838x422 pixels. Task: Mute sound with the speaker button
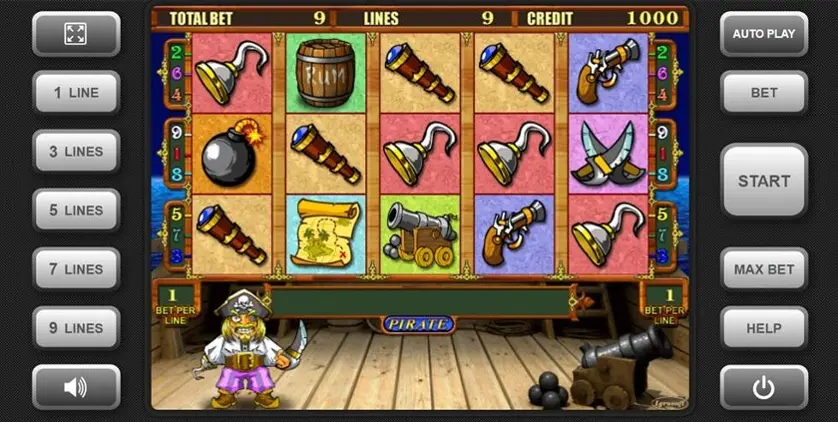[76, 387]
